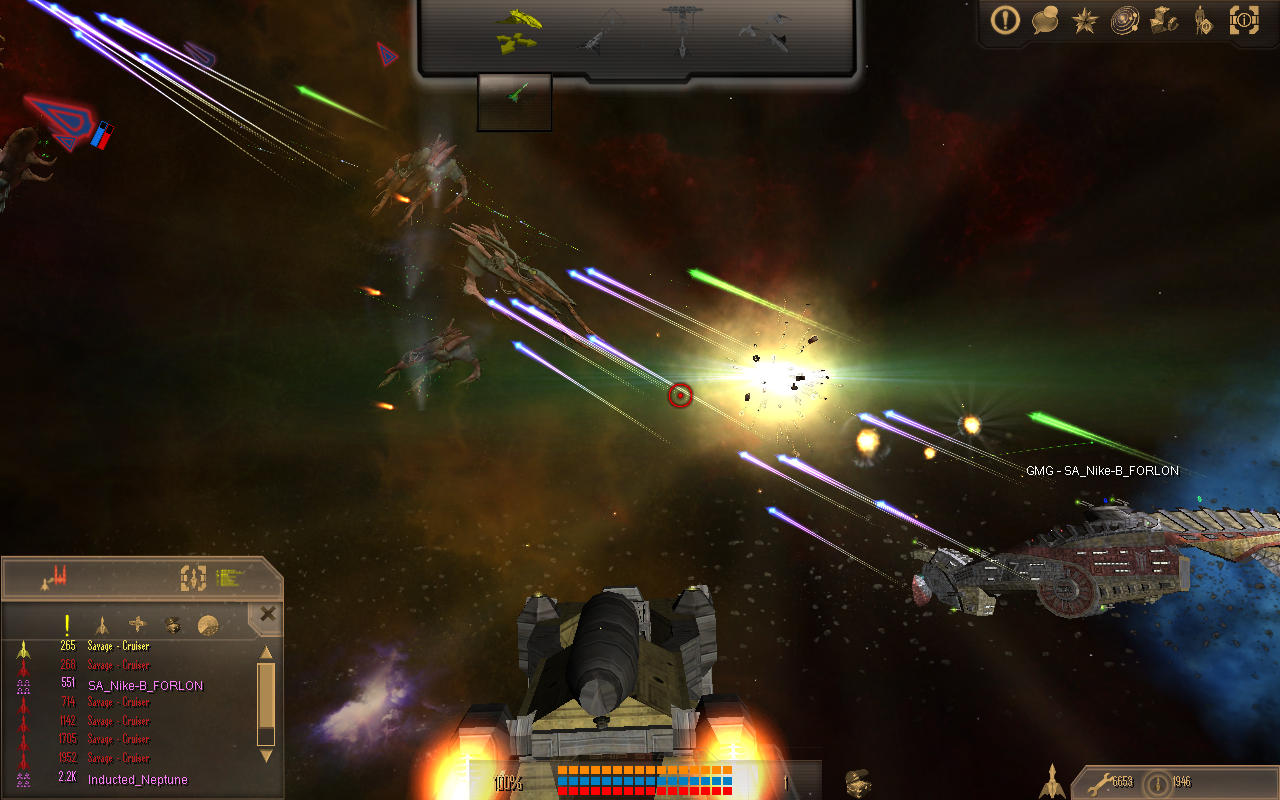Choose the Savage - Cruiser at 714

118,703
